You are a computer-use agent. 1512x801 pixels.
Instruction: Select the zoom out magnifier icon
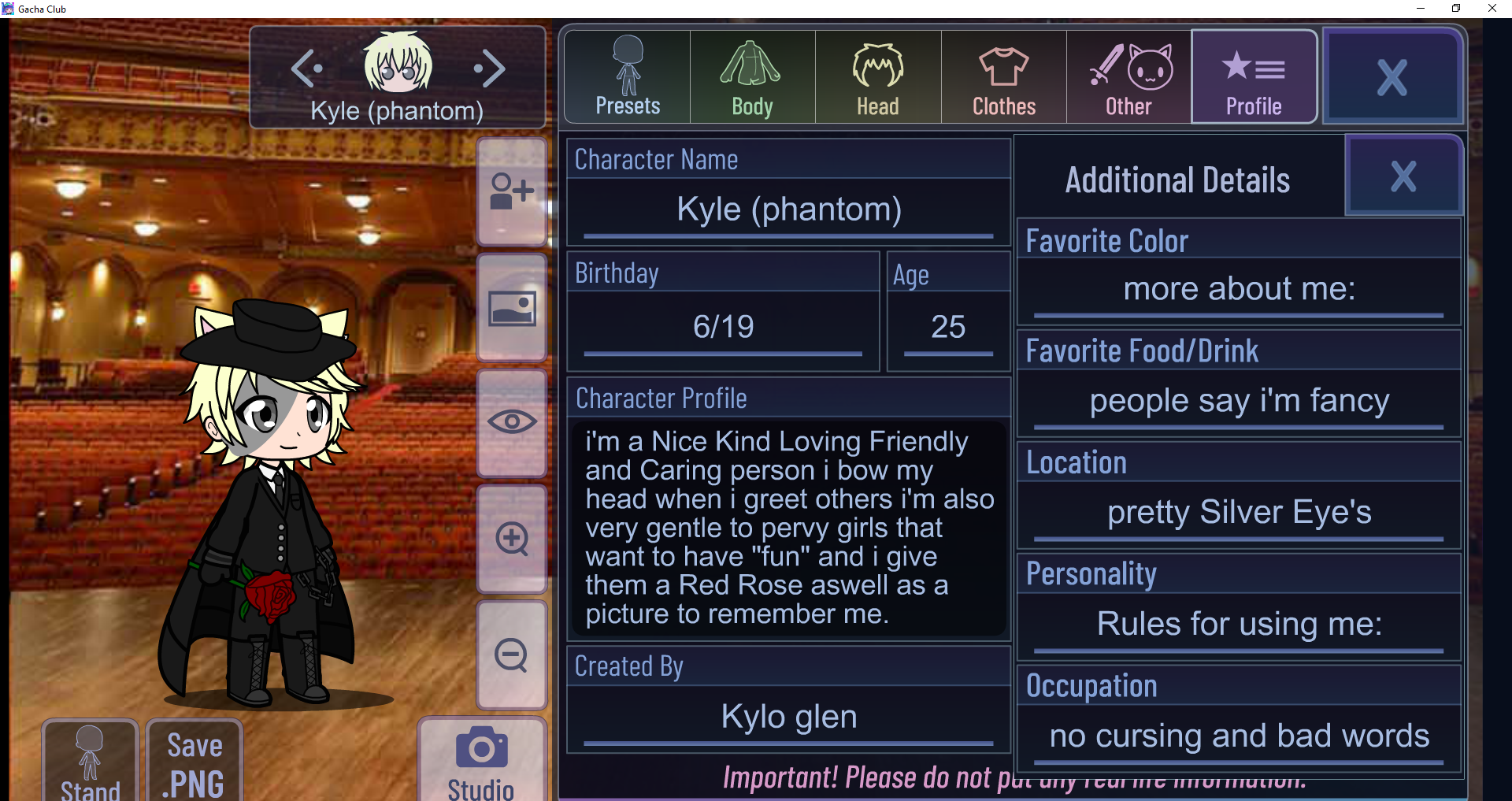click(512, 655)
